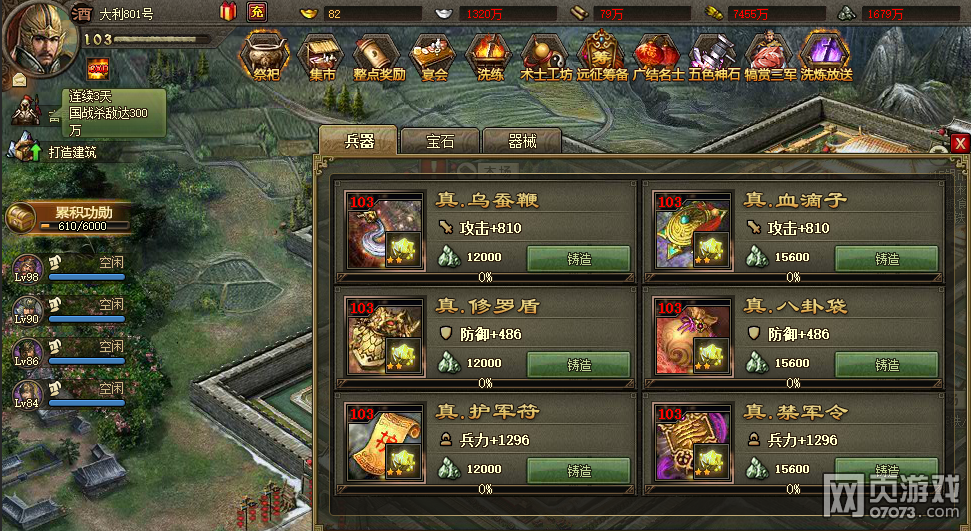Open the 器械 tab
971x531 pixels.
coord(521,141)
